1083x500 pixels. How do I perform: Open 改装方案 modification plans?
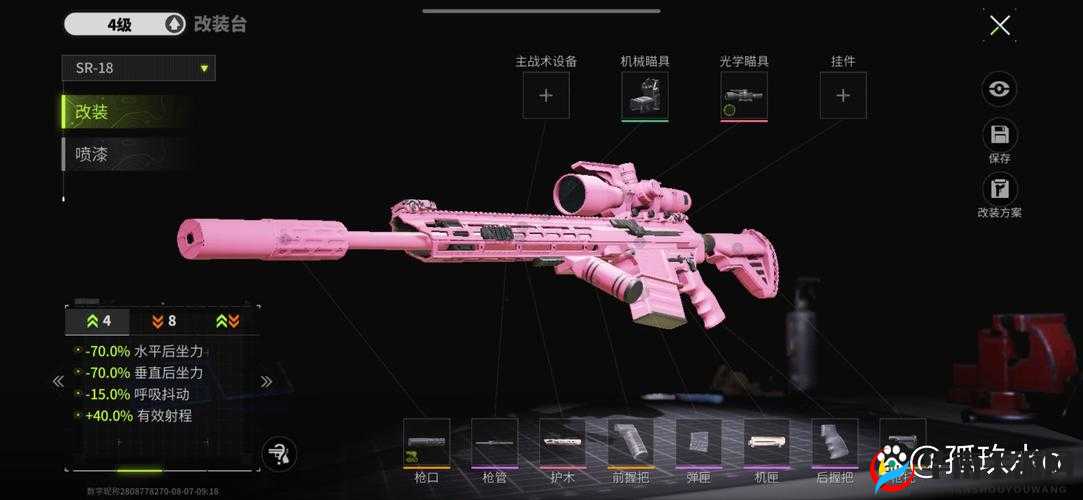[x=999, y=189]
